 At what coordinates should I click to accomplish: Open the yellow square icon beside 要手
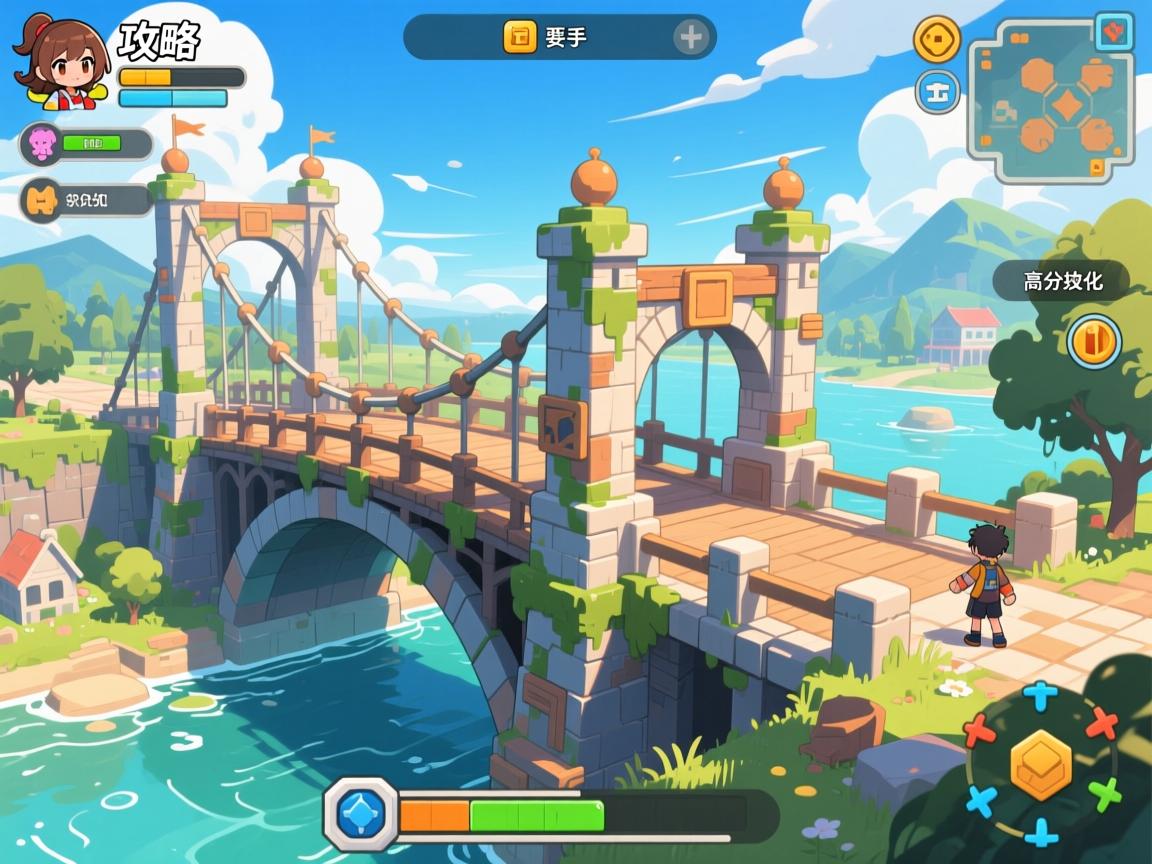520,38
